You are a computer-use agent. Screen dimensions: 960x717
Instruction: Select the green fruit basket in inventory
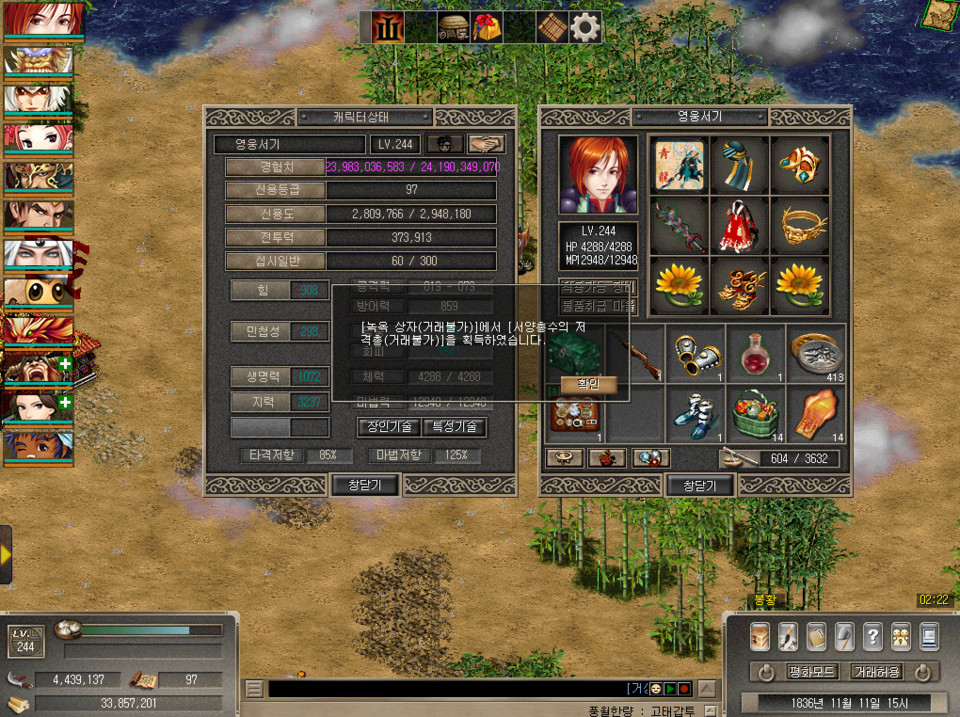[756, 410]
